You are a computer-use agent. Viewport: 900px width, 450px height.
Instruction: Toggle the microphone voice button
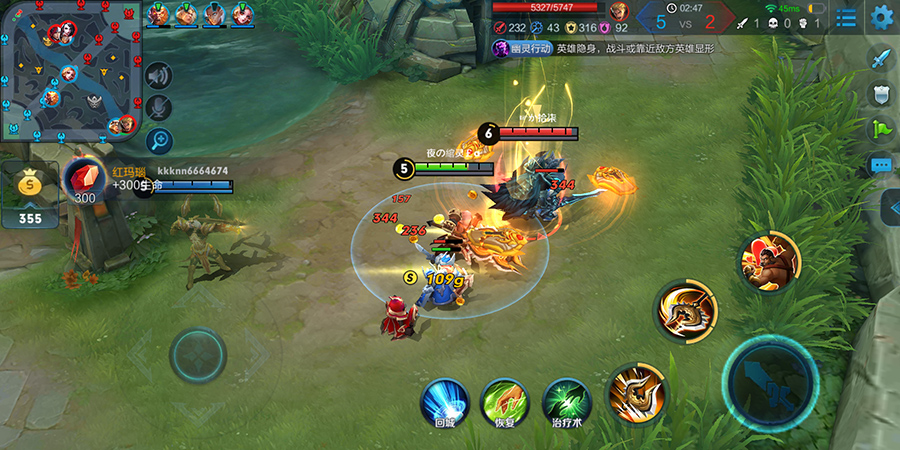159,108
